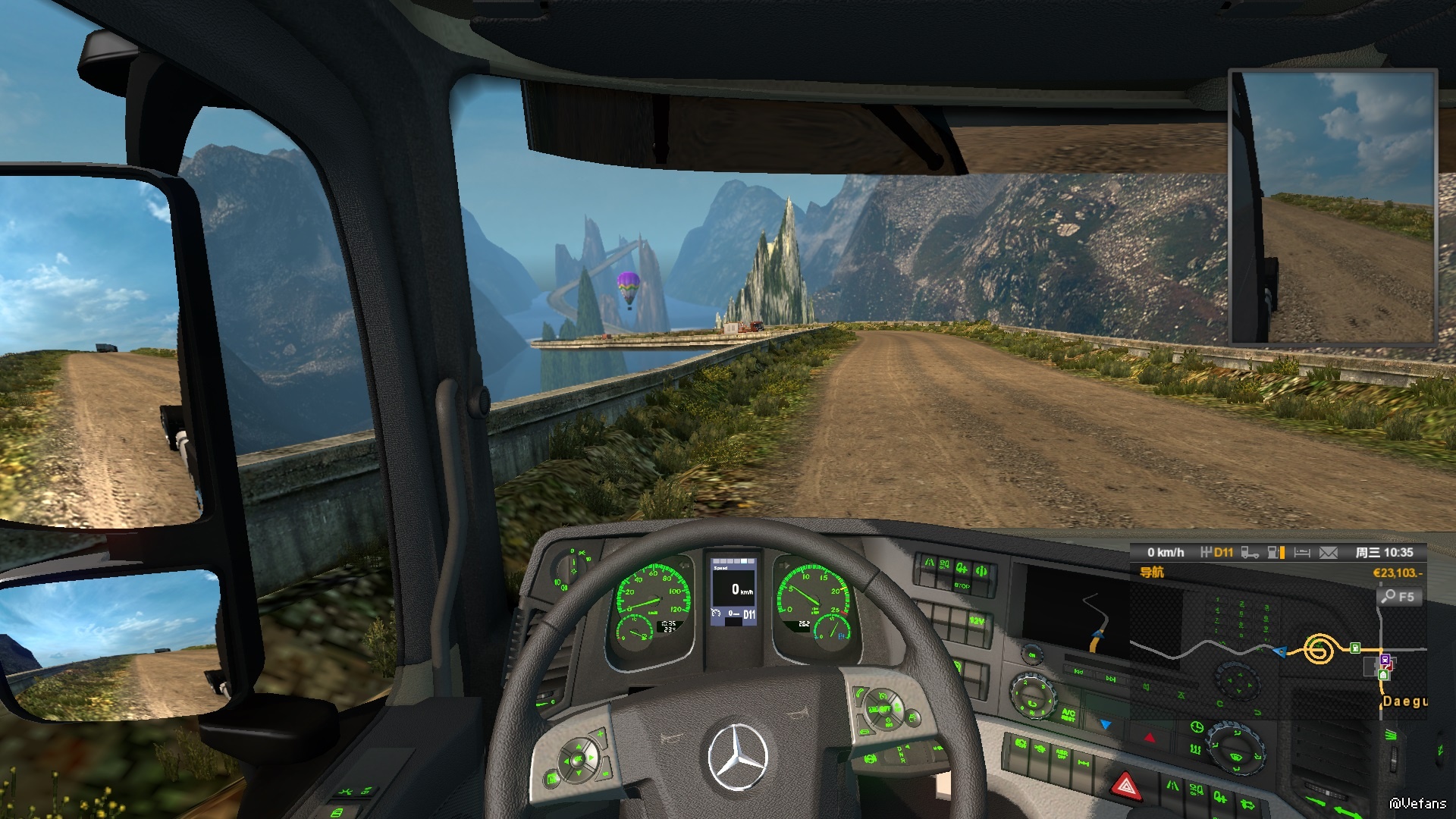Click the green garage marker on minimap
This screenshot has height=819, width=1456.
click(x=1383, y=674)
